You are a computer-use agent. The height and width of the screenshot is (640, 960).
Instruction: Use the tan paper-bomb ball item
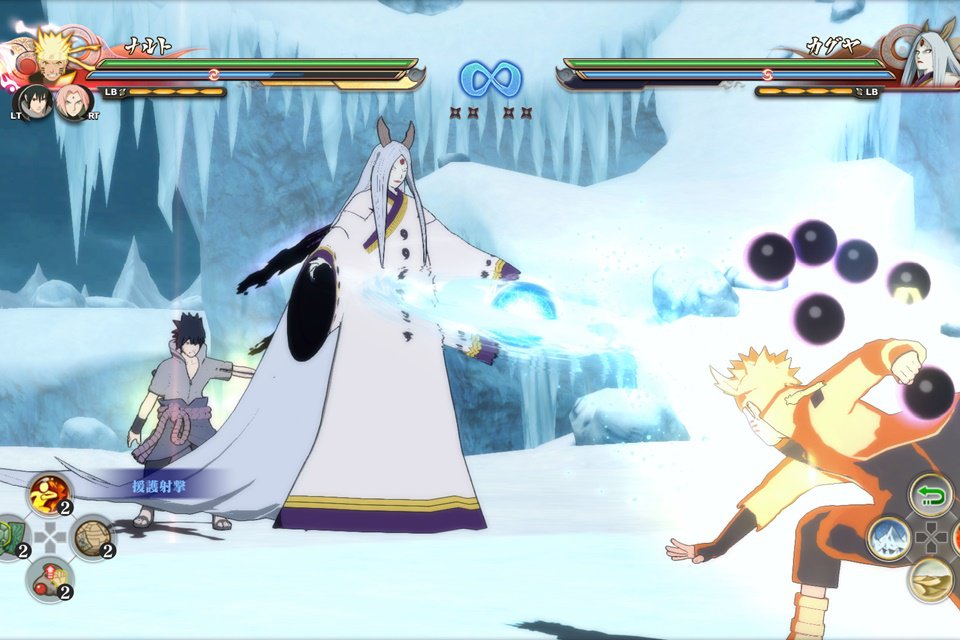point(92,538)
